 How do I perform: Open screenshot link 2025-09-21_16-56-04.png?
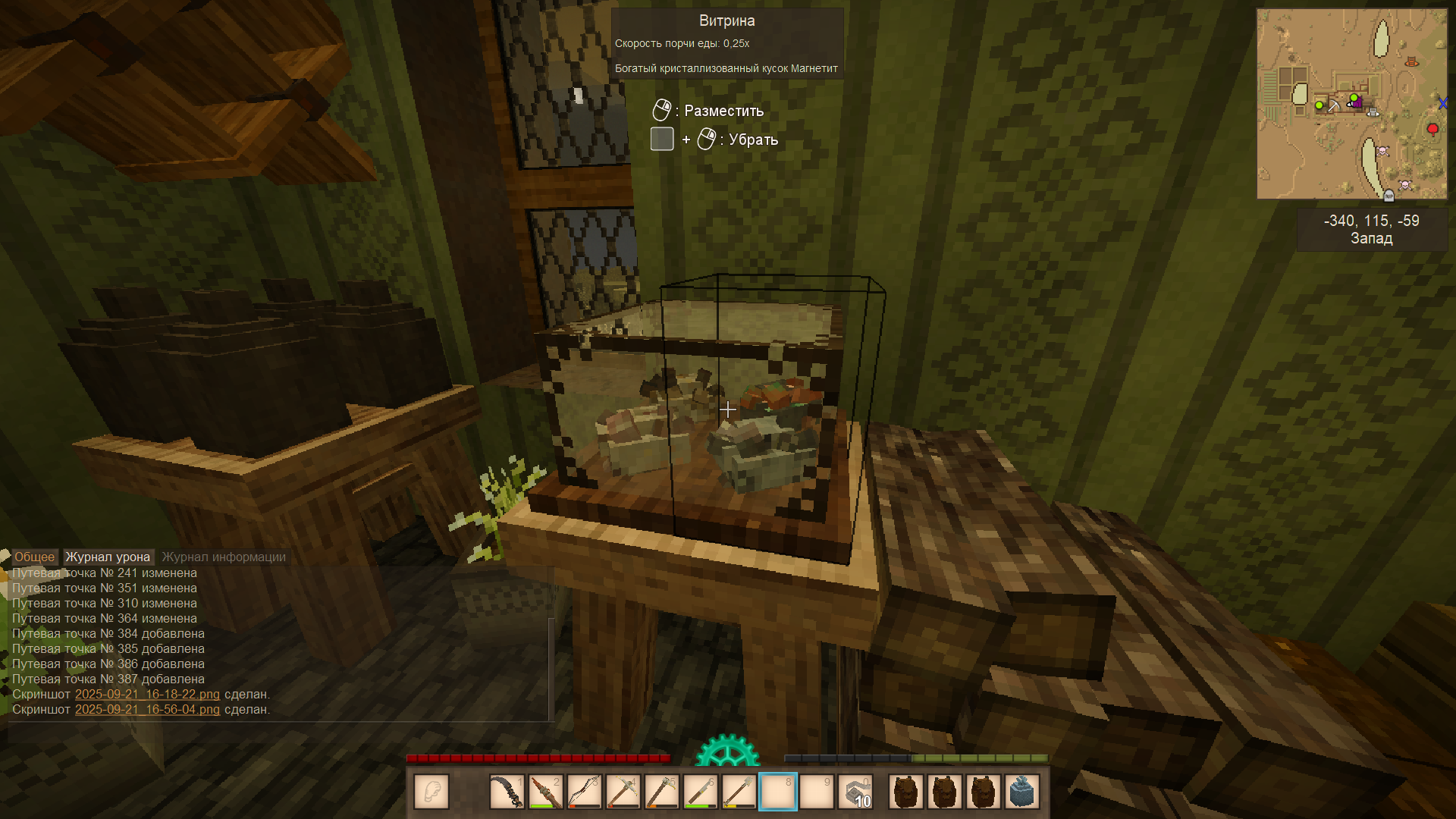coord(147,709)
